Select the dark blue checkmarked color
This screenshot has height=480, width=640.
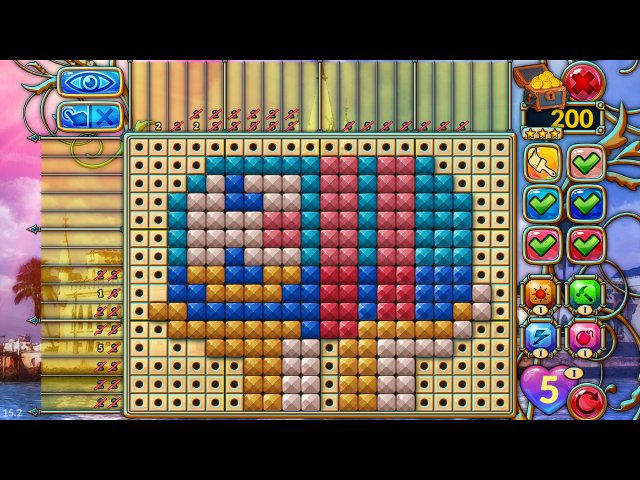[x=587, y=203]
